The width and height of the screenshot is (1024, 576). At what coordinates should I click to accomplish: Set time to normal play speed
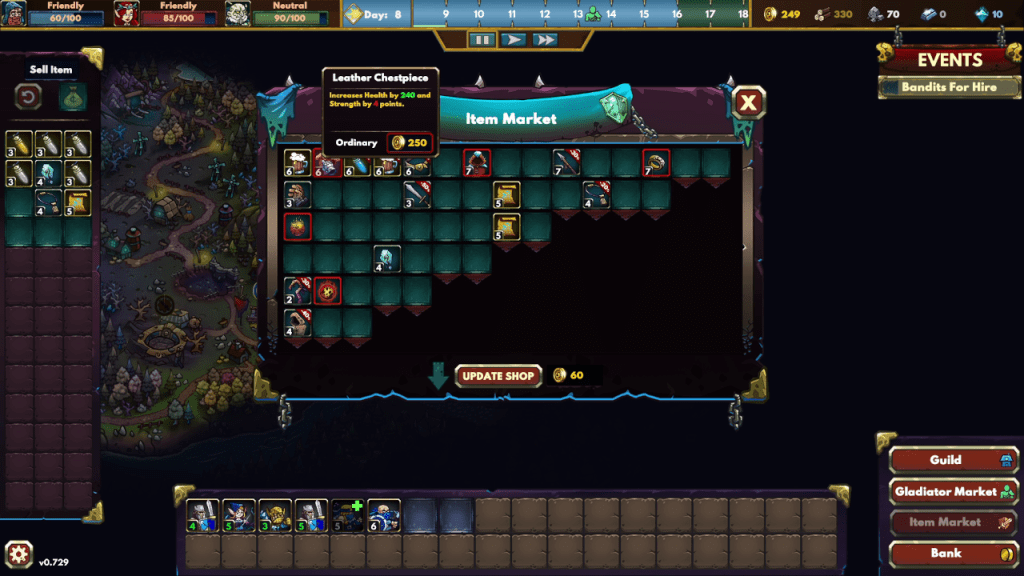[513, 40]
